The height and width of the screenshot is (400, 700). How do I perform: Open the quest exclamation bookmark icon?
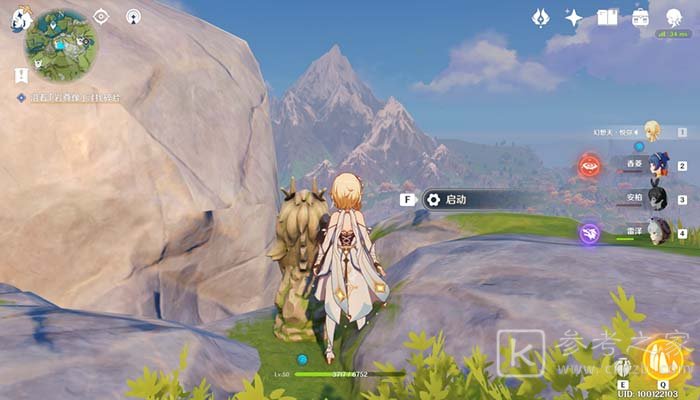click(21, 75)
